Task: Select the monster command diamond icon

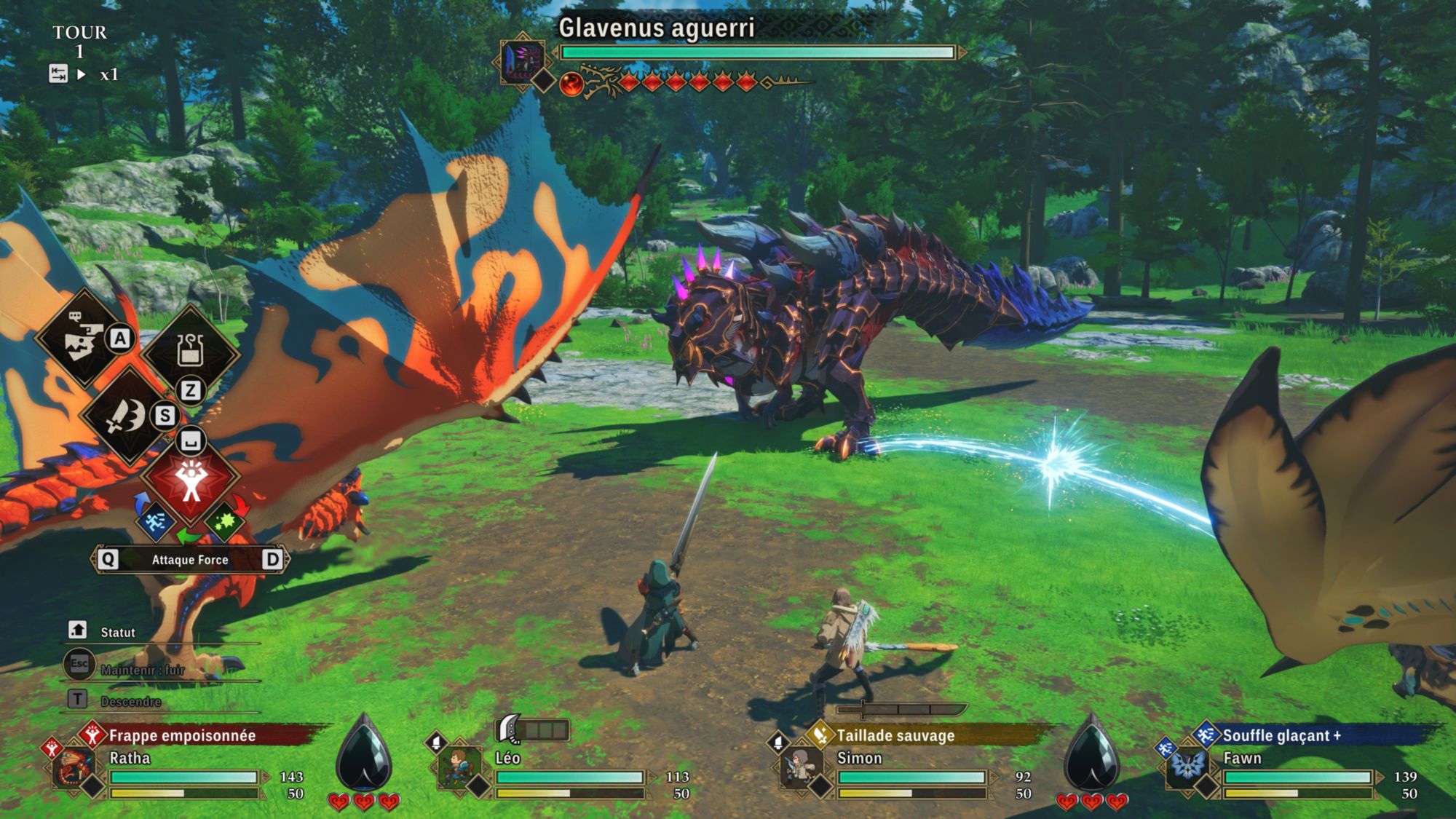Action: pos(82,339)
